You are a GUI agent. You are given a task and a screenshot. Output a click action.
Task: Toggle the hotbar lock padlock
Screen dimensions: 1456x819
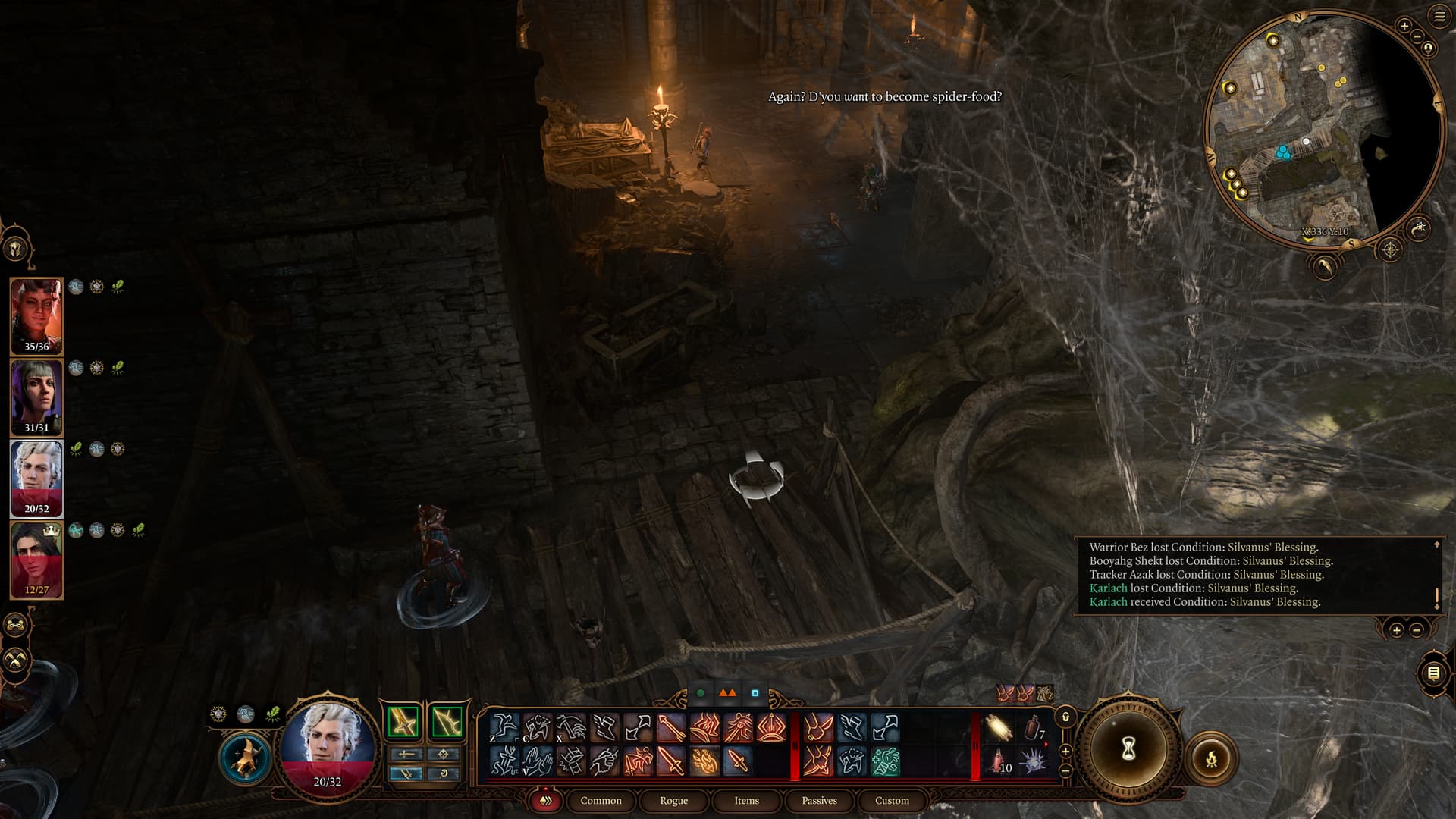pyautogui.click(x=1065, y=717)
